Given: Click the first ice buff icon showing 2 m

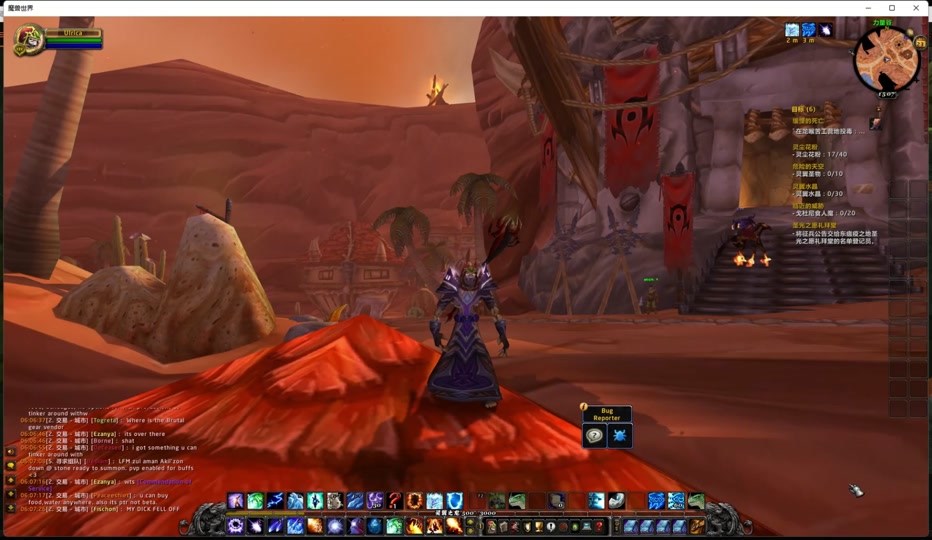Looking at the screenshot, I should click(x=792, y=31).
